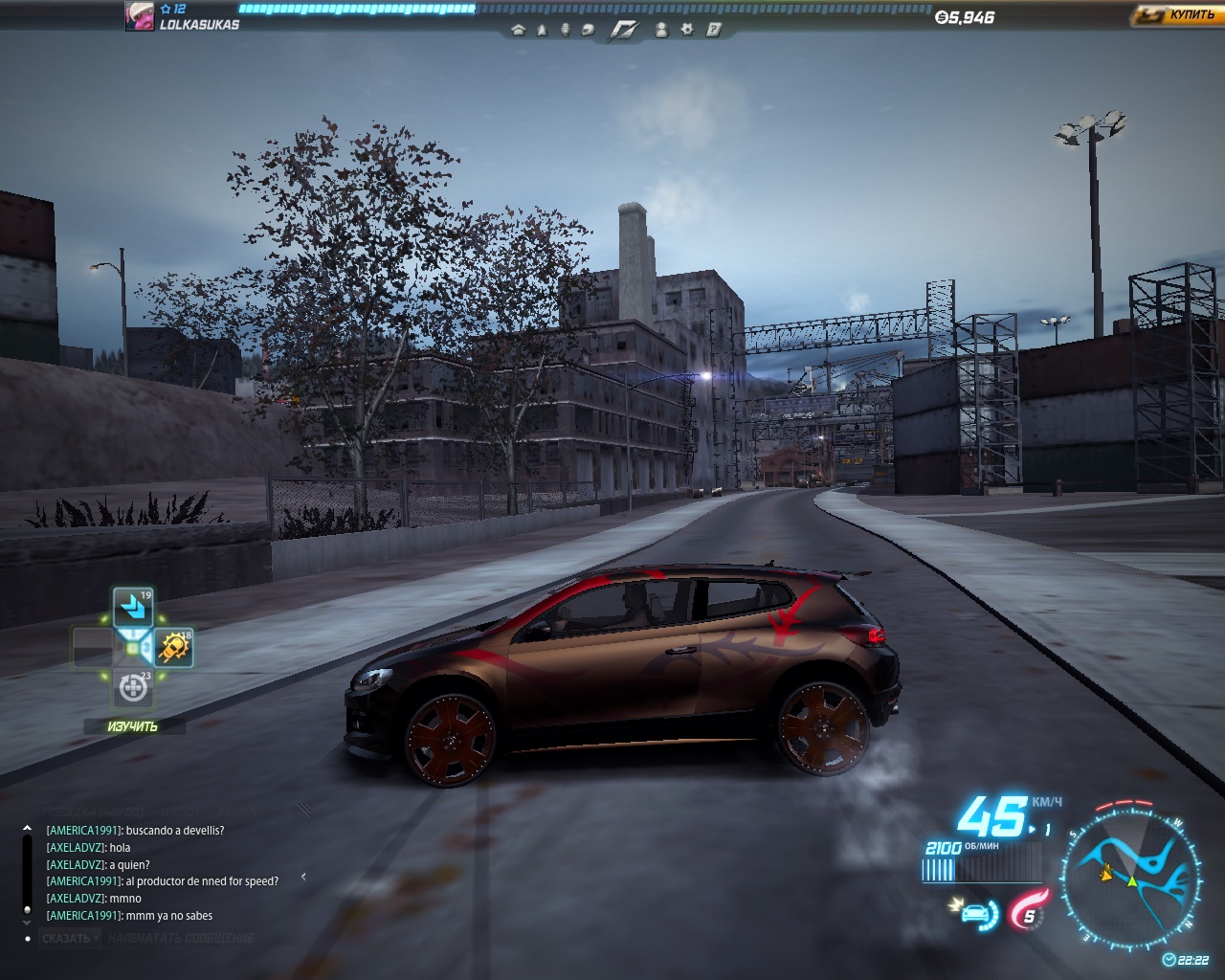
Task: Click the ИЗУЧИТЬ explore label
Action: click(133, 726)
